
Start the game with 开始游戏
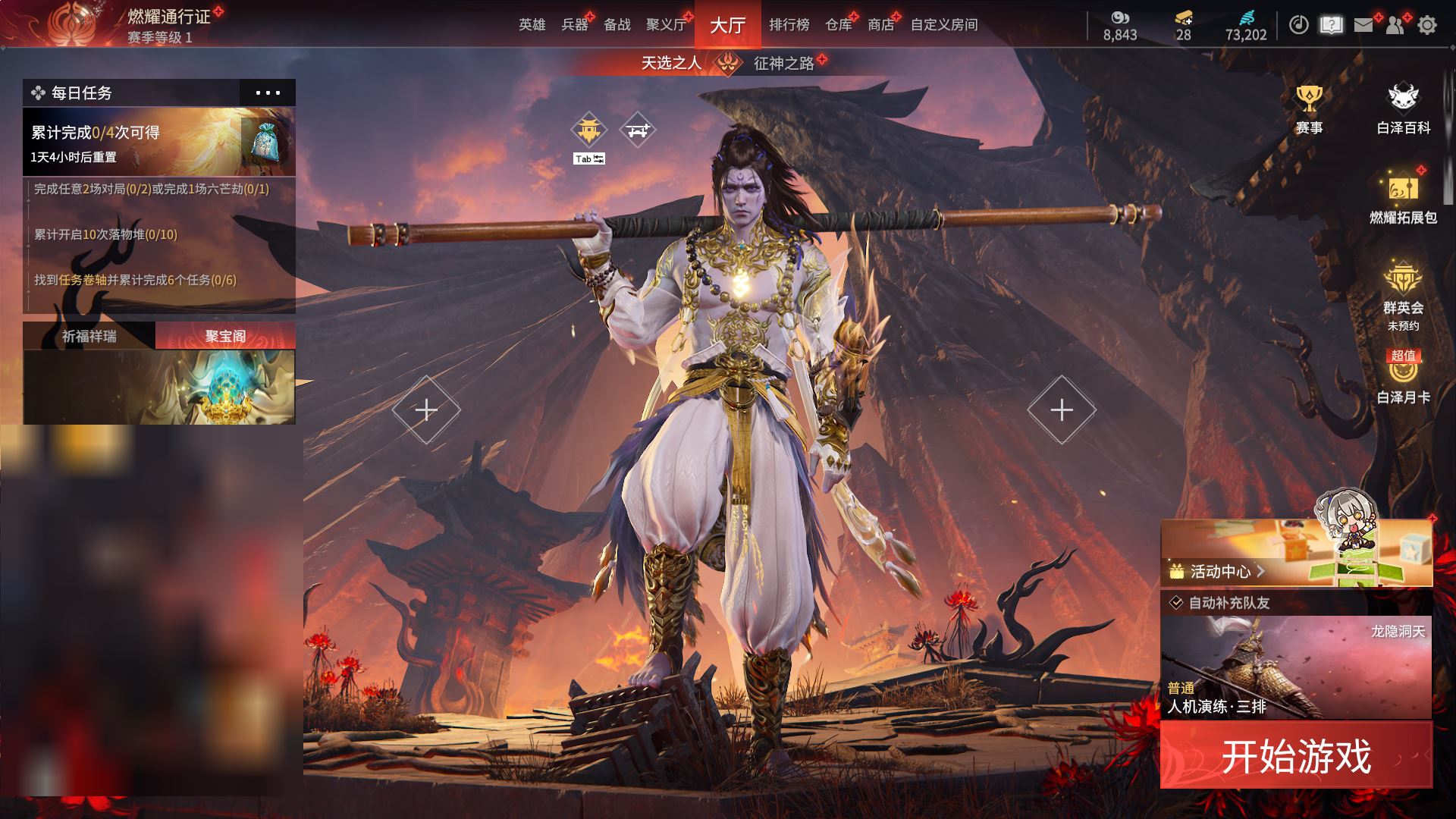1295,755
